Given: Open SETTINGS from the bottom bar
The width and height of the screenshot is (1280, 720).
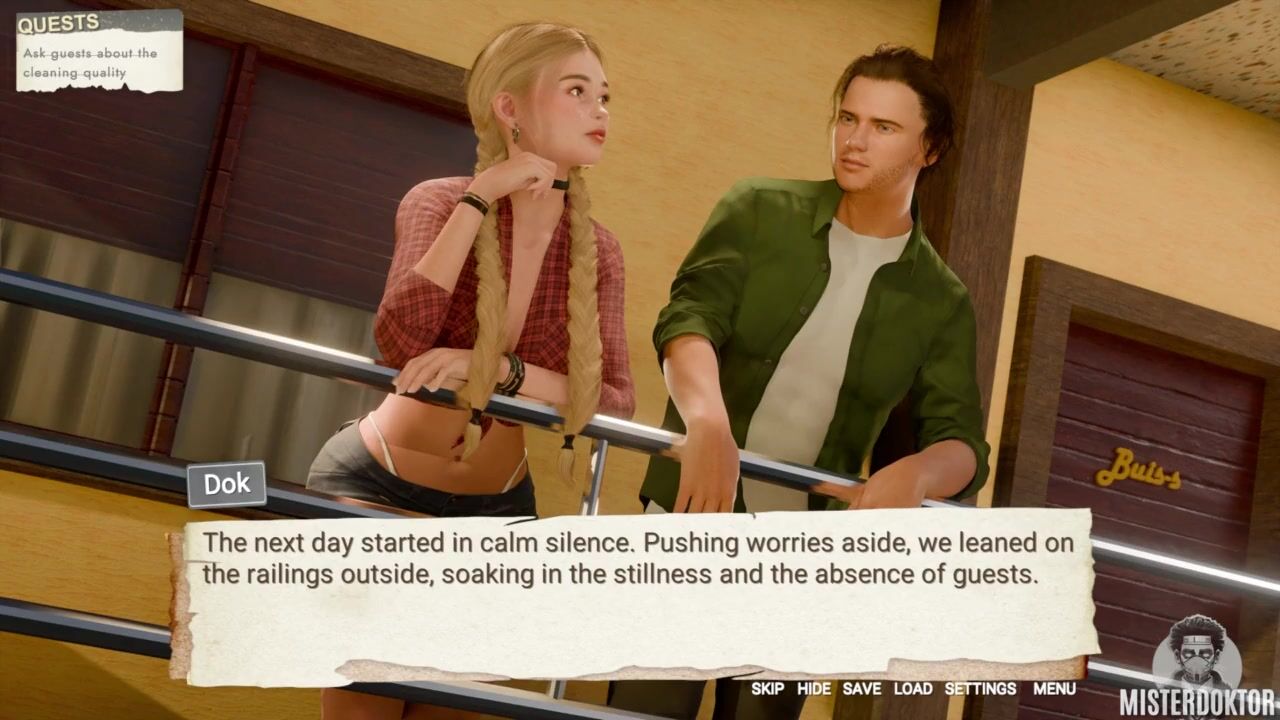Looking at the screenshot, I should click(980, 689).
